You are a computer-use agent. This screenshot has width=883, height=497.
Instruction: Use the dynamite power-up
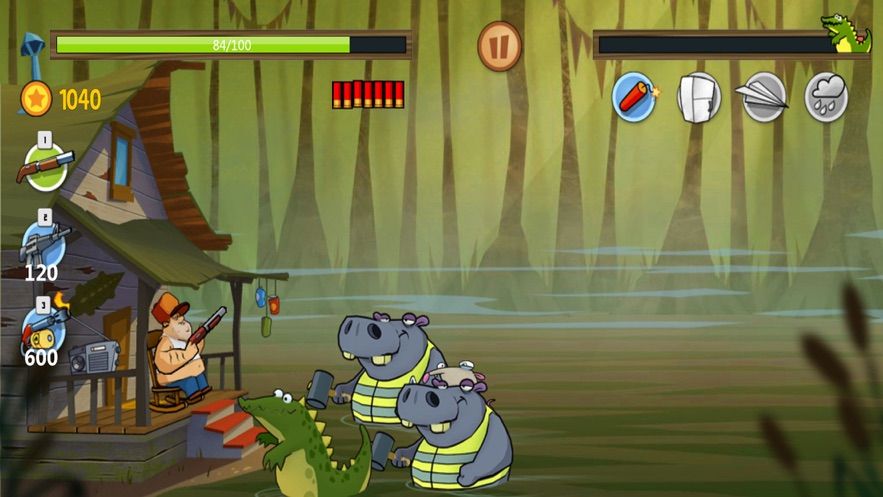point(634,97)
